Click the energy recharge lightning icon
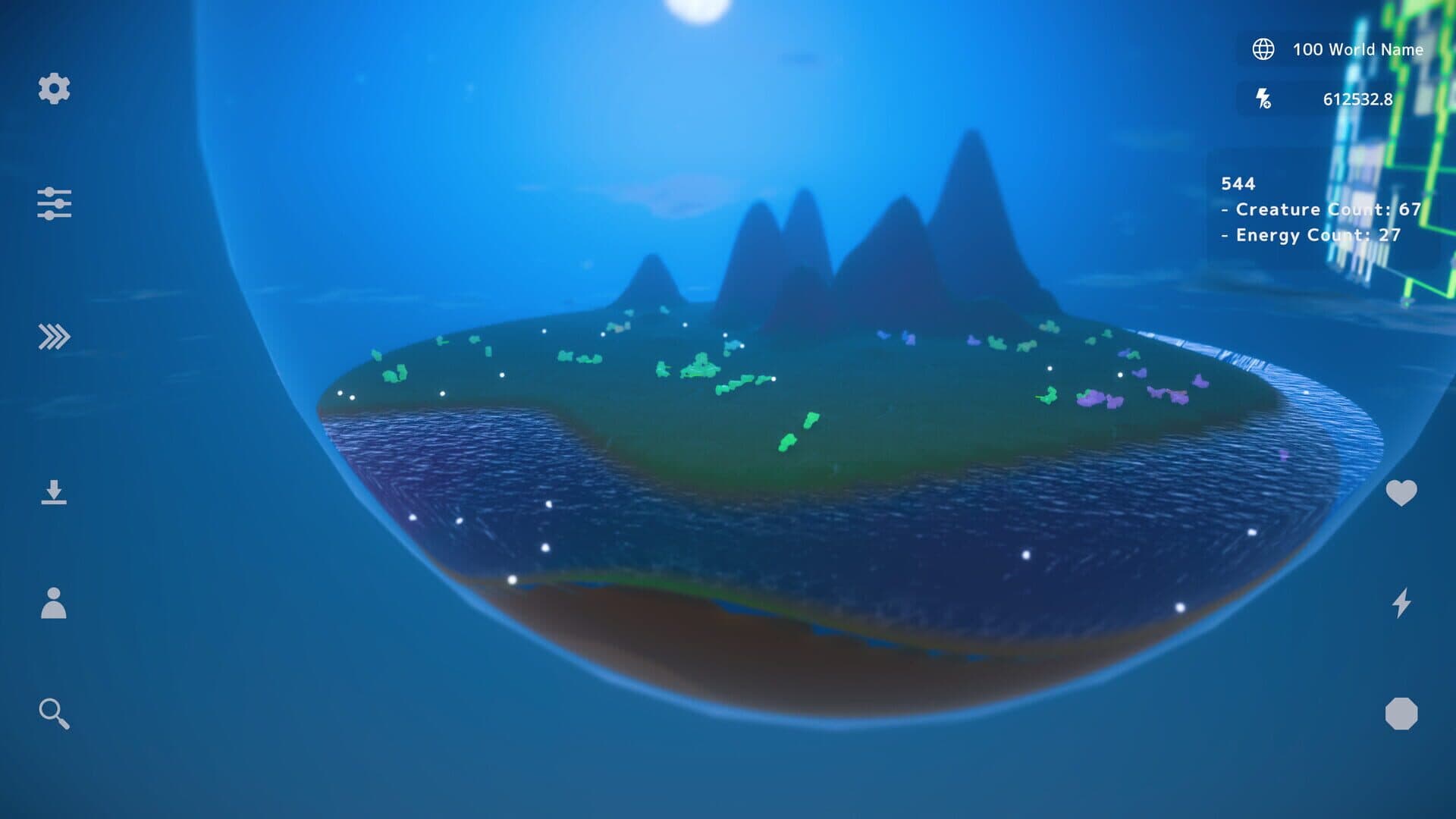The width and height of the screenshot is (1456, 819). click(1263, 99)
